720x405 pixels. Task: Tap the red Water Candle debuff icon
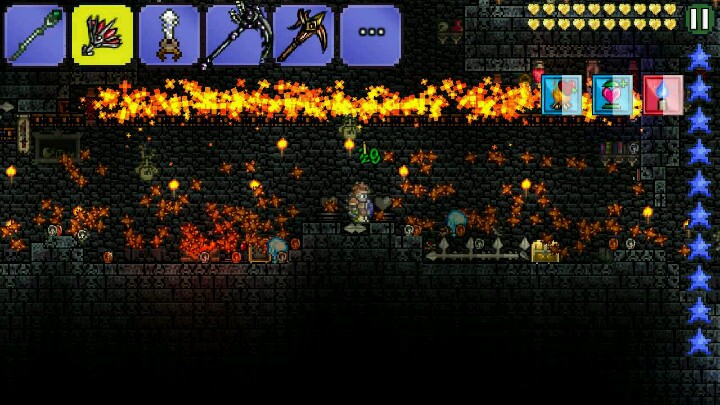coord(663,95)
